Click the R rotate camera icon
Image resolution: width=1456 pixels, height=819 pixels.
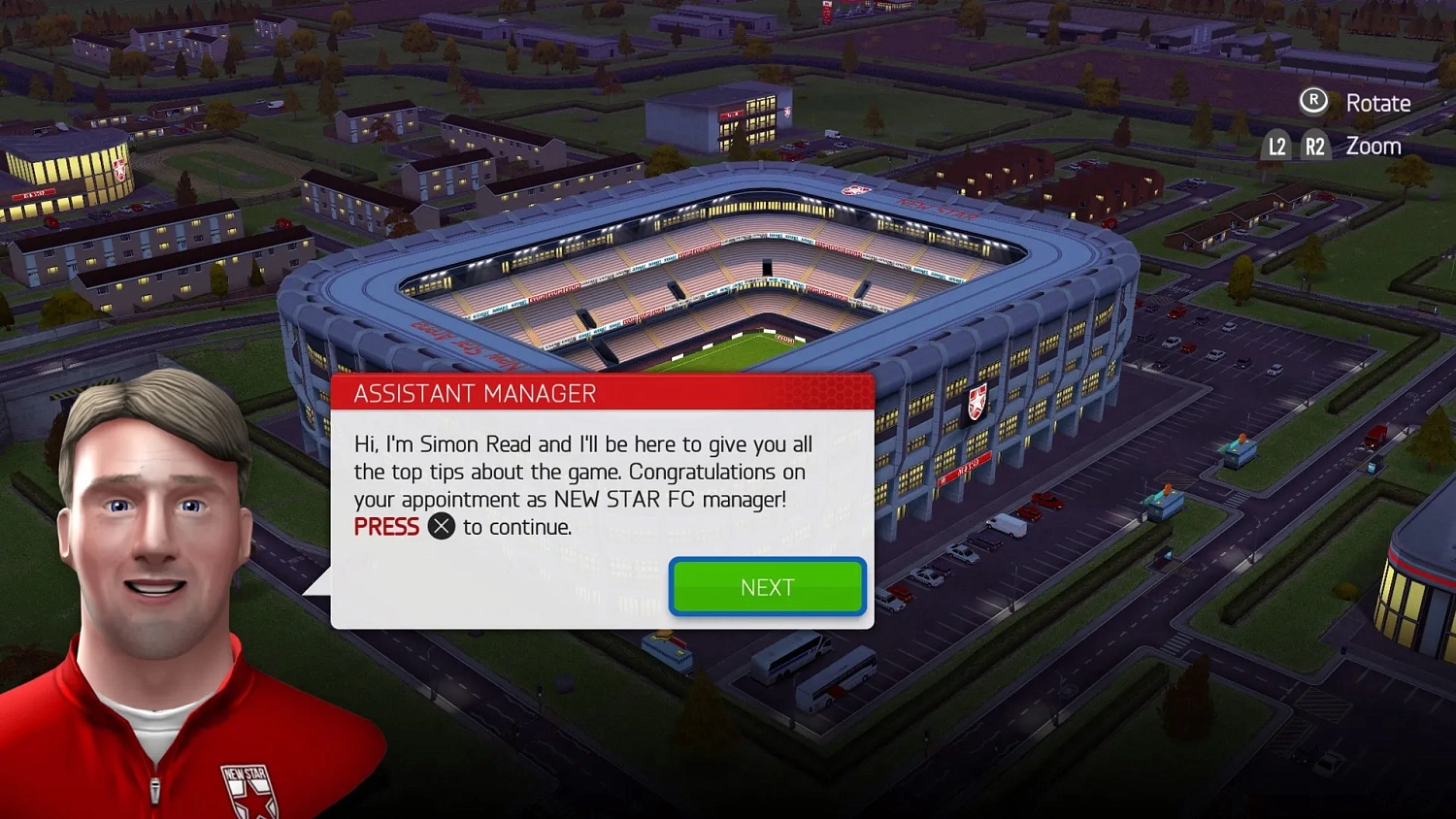pos(1312,100)
